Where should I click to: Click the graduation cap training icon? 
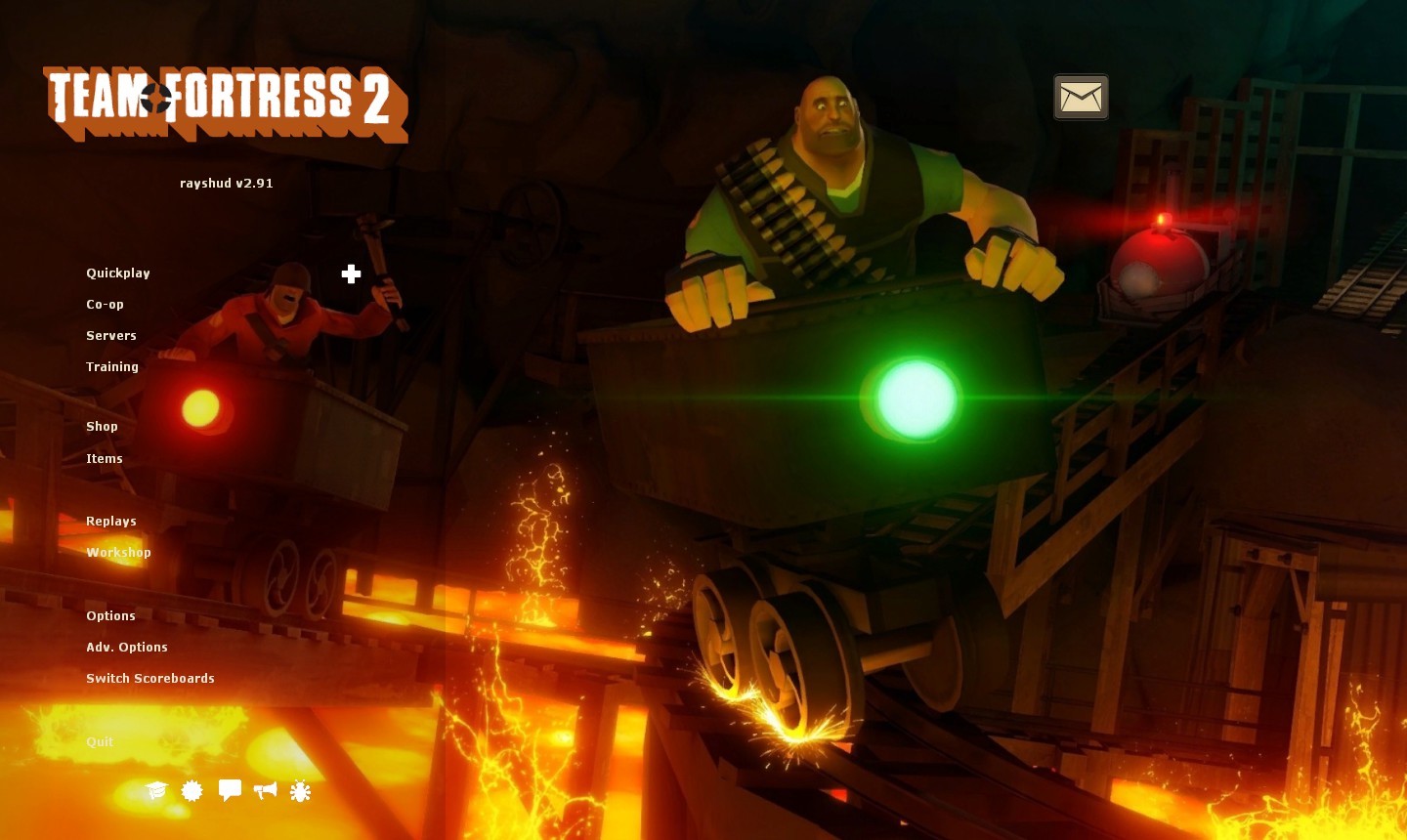click(x=156, y=791)
